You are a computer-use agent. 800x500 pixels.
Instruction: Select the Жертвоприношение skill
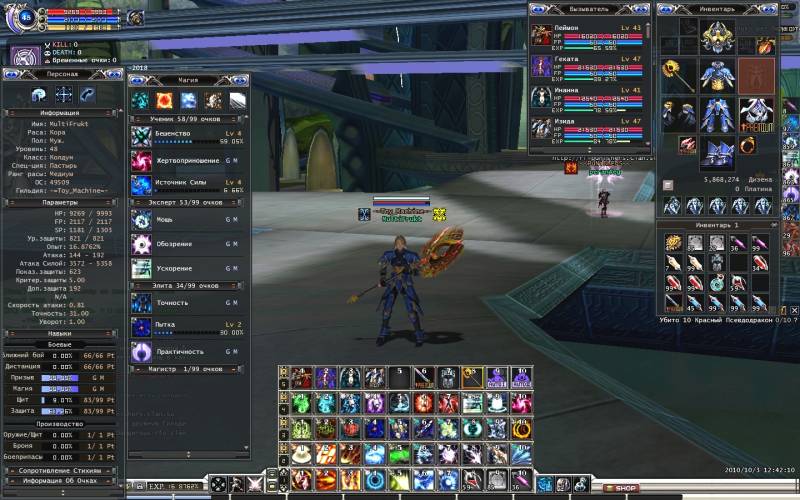click(x=141, y=161)
